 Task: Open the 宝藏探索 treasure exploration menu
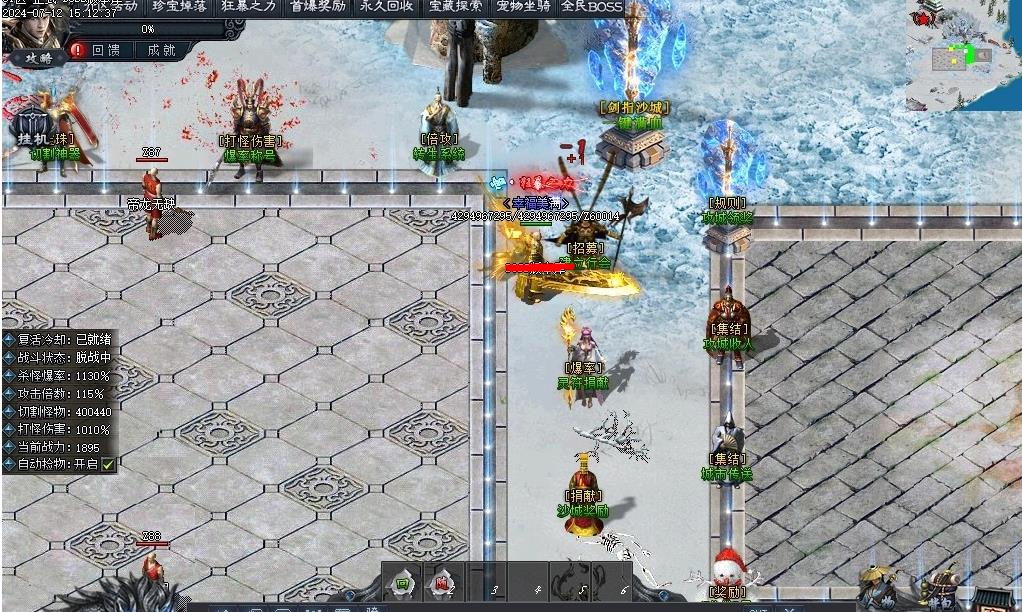(x=455, y=7)
